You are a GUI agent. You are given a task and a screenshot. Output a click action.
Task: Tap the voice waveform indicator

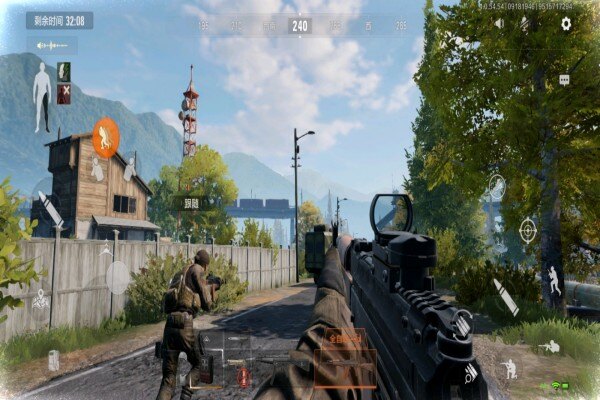pos(51,46)
